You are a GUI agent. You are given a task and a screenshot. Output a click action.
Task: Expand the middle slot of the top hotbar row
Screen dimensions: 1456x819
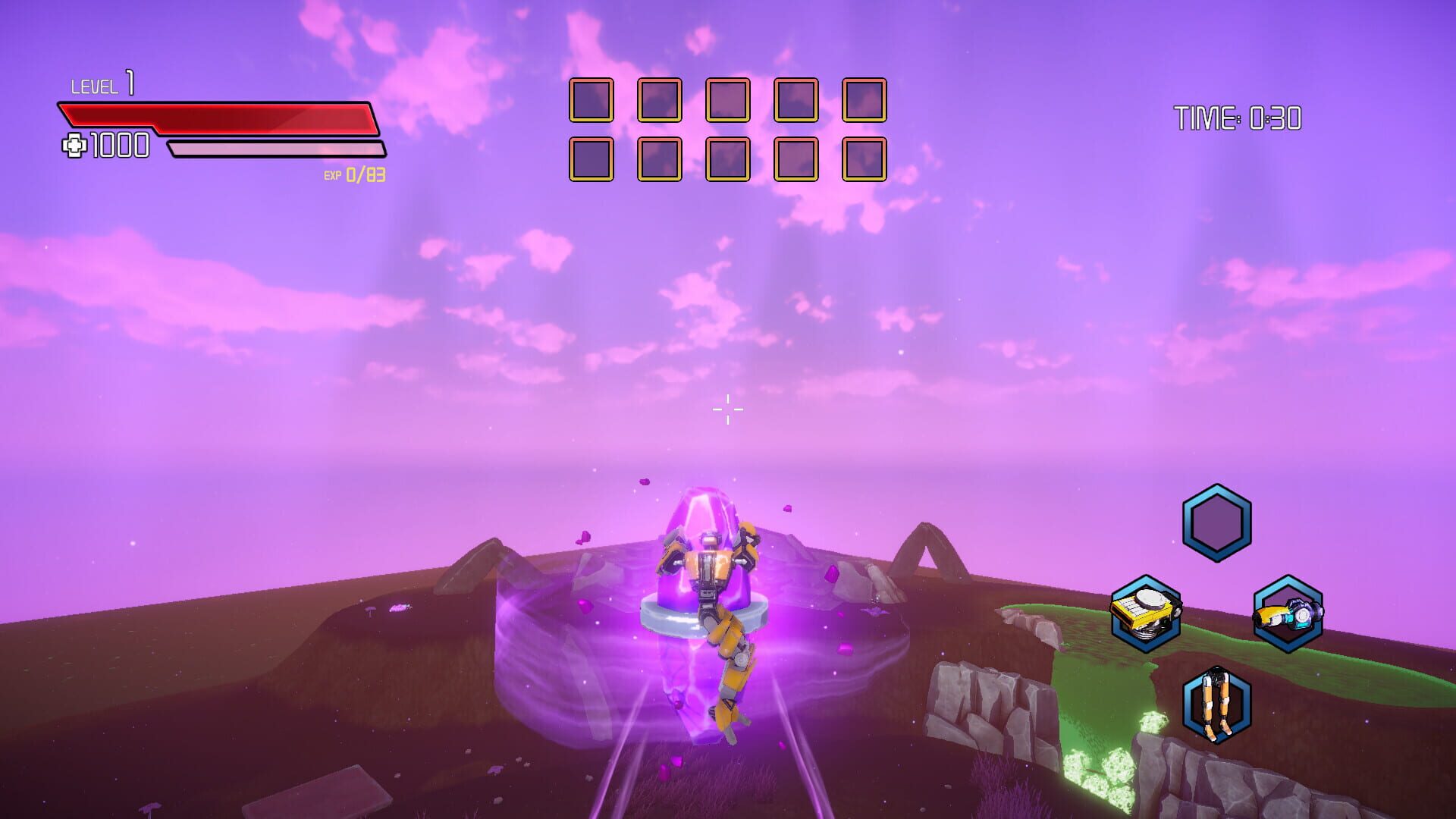(726, 99)
